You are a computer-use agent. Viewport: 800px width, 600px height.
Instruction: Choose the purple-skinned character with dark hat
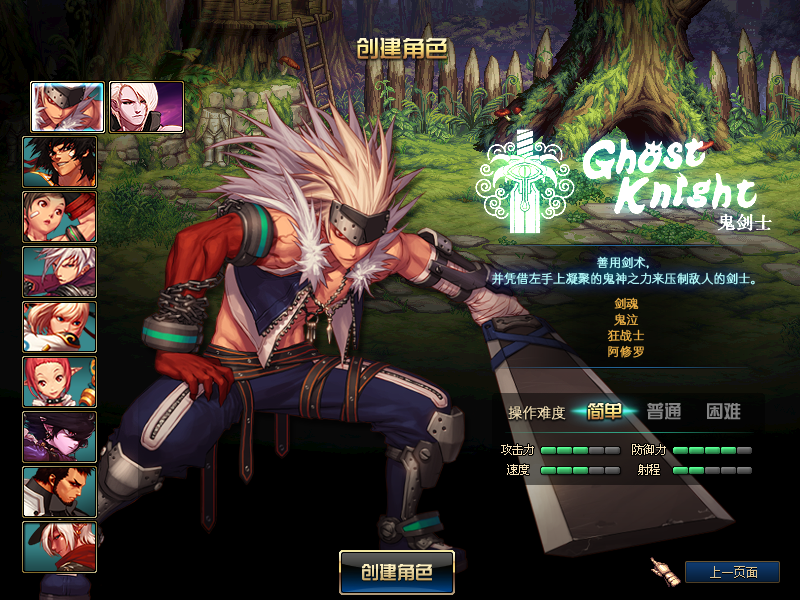click(60, 437)
